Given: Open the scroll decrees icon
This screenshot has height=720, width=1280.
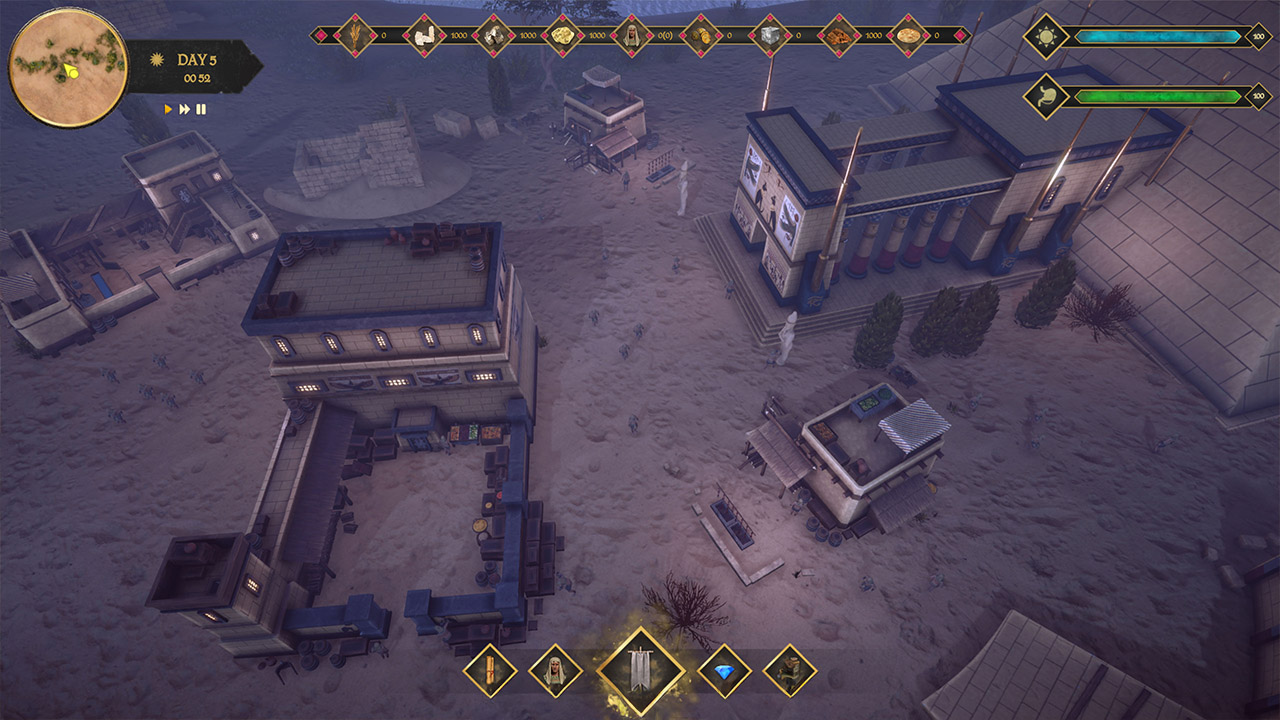Looking at the screenshot, I should (x=490, y=668).
